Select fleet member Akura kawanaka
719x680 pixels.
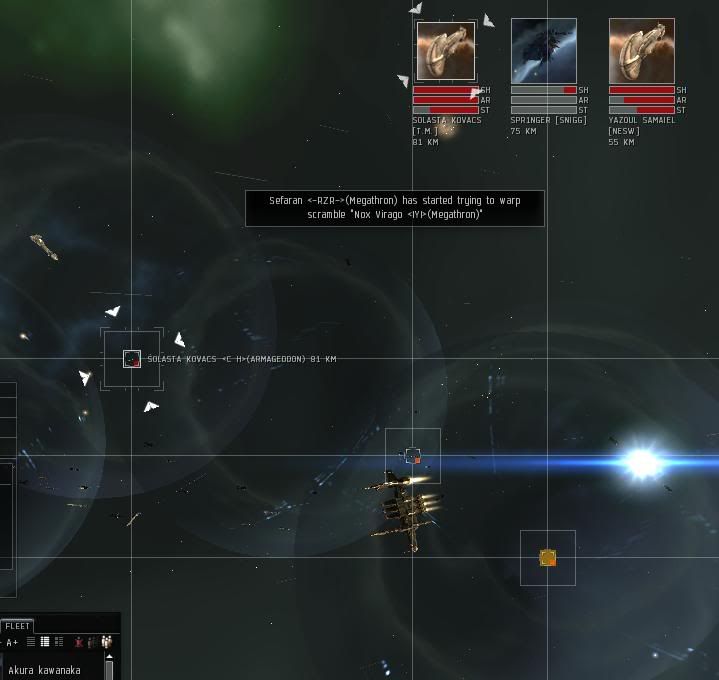43,670
